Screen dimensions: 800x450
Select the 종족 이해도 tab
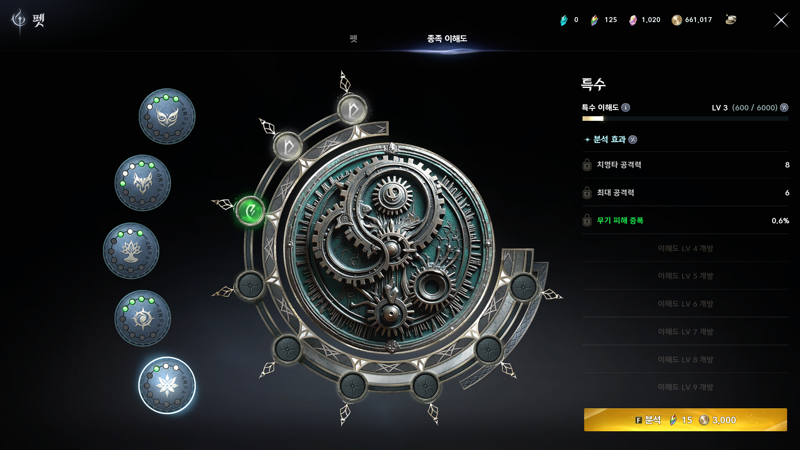447,39
